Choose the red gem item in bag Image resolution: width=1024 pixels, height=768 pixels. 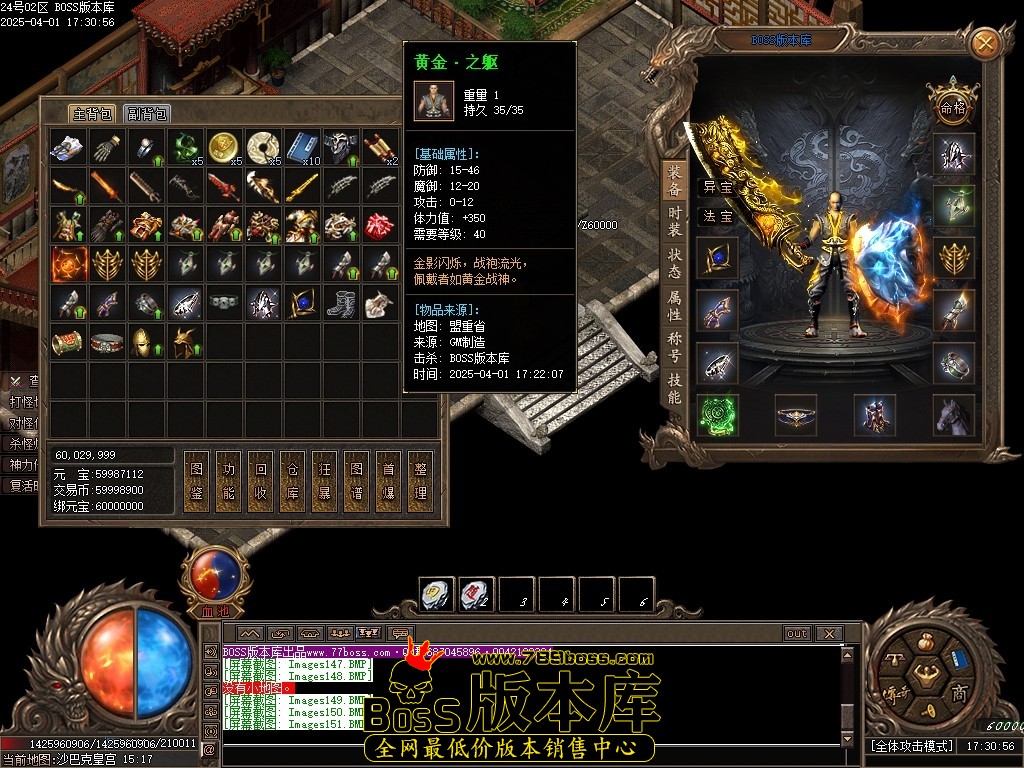379,225
